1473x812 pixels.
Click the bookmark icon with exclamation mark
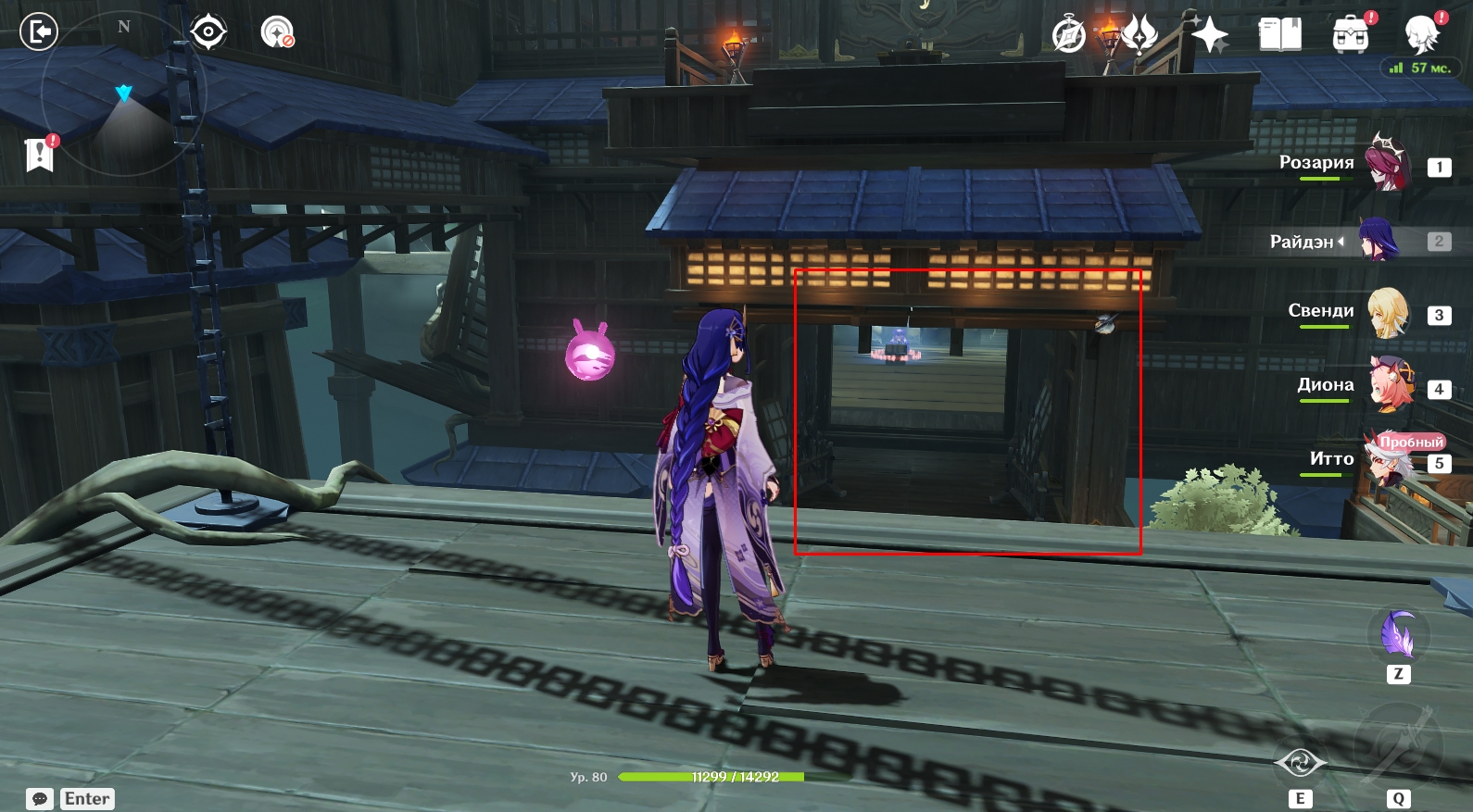pyautogui.click(x=40, y=155)
